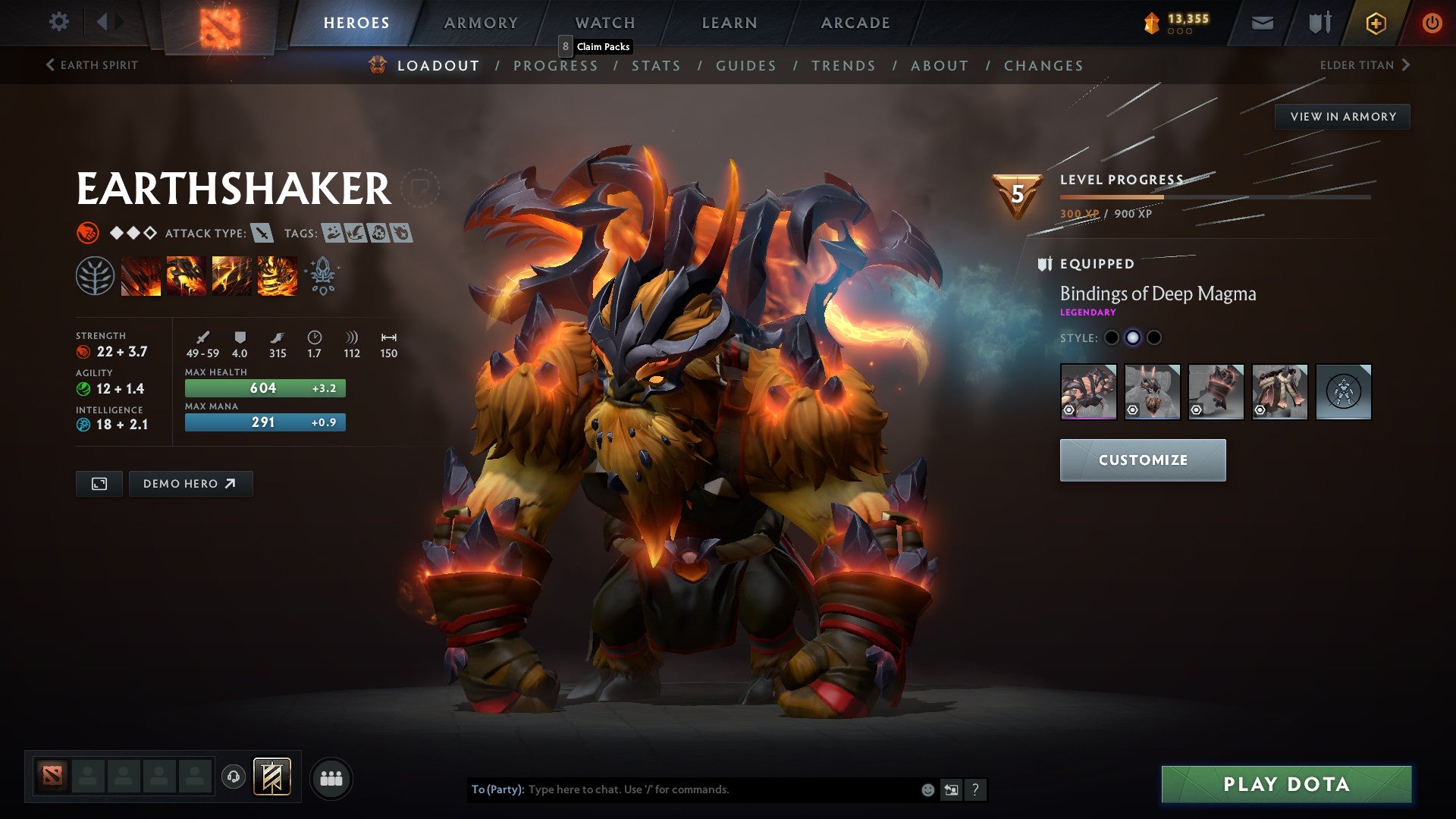View the Trends sub-tab
Image resolution: width=1456 pixels, height=819 pixels.
843,66
